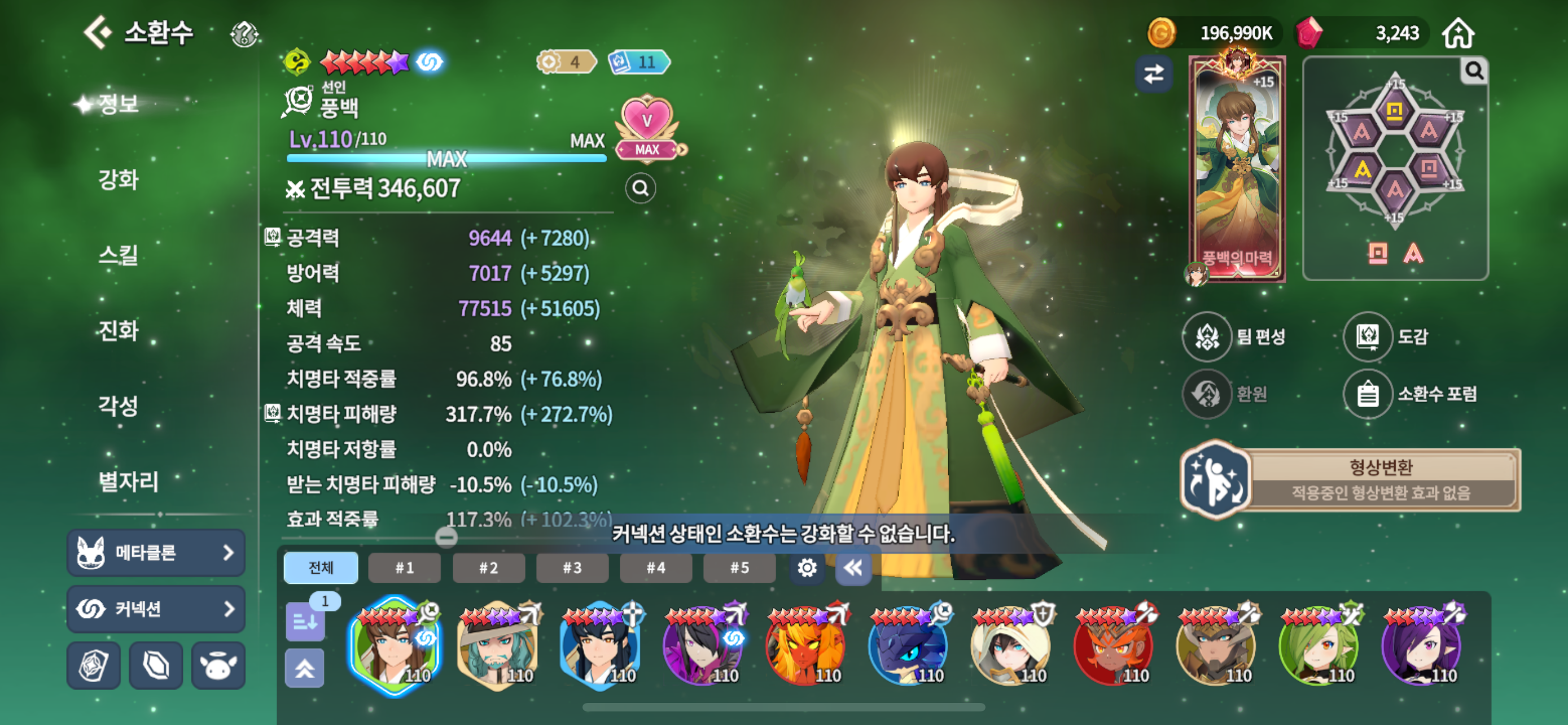Viewport: 1568px width, 725px height.
Task: Select the 전체 filter tab
Action: (321, 568)
